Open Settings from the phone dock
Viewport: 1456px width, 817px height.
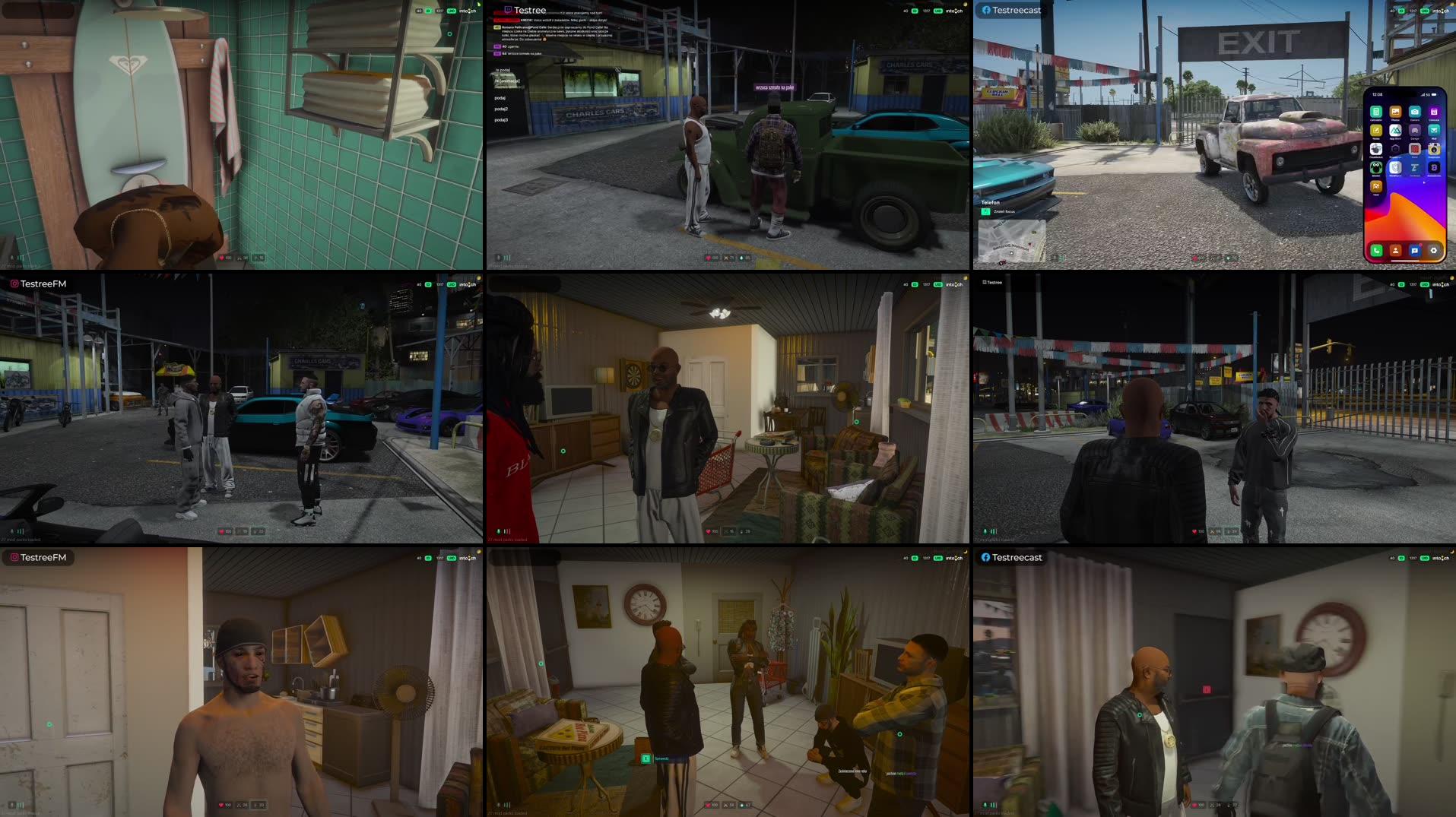1434,251
